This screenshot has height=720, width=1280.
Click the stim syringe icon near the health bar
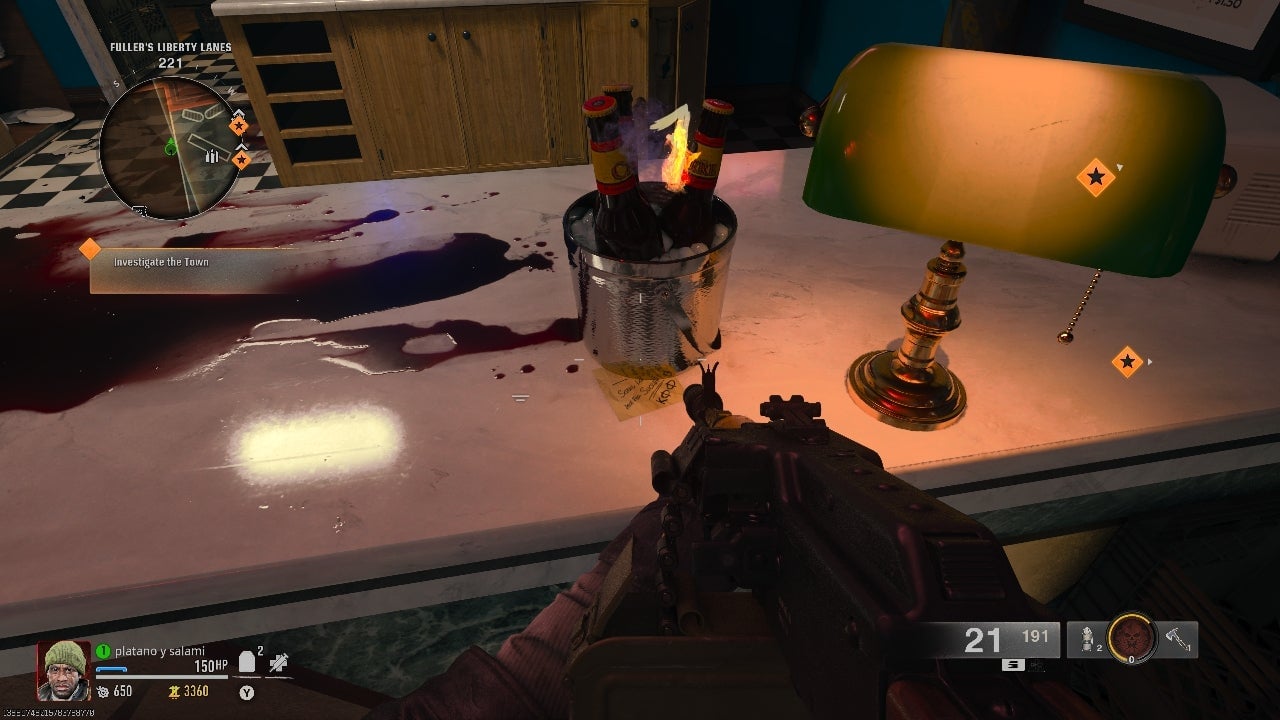coord(277,663)
